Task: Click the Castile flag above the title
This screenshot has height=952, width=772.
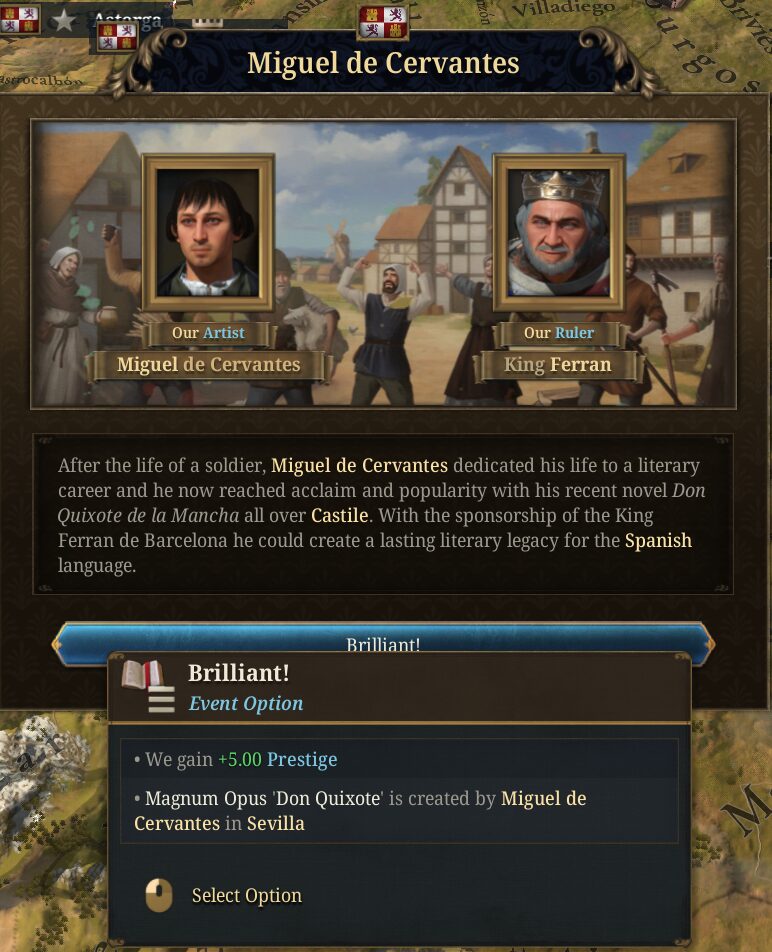Action: [x=384, y=21]
